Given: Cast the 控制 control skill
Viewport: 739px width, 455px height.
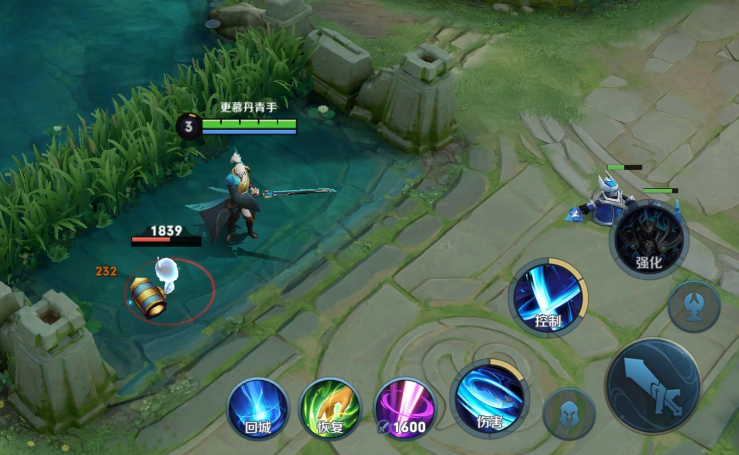Looking at the screenshot, I should 548,297.
